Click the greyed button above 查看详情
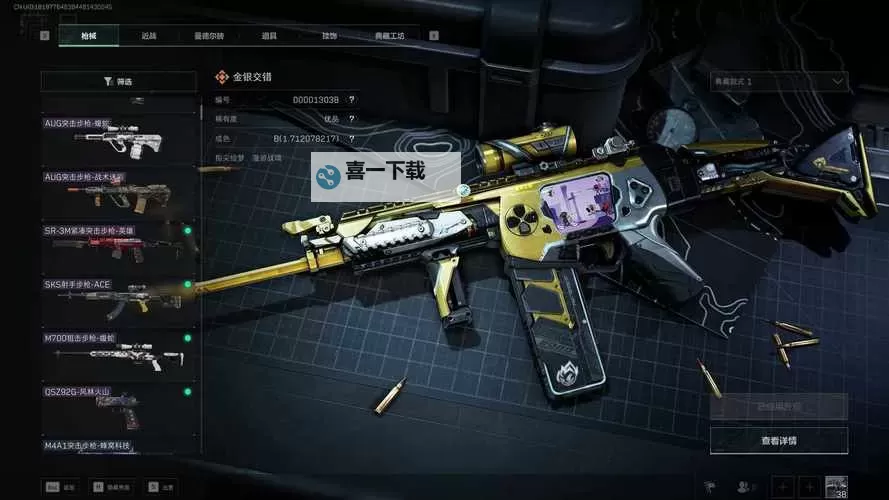 (779, 406)
